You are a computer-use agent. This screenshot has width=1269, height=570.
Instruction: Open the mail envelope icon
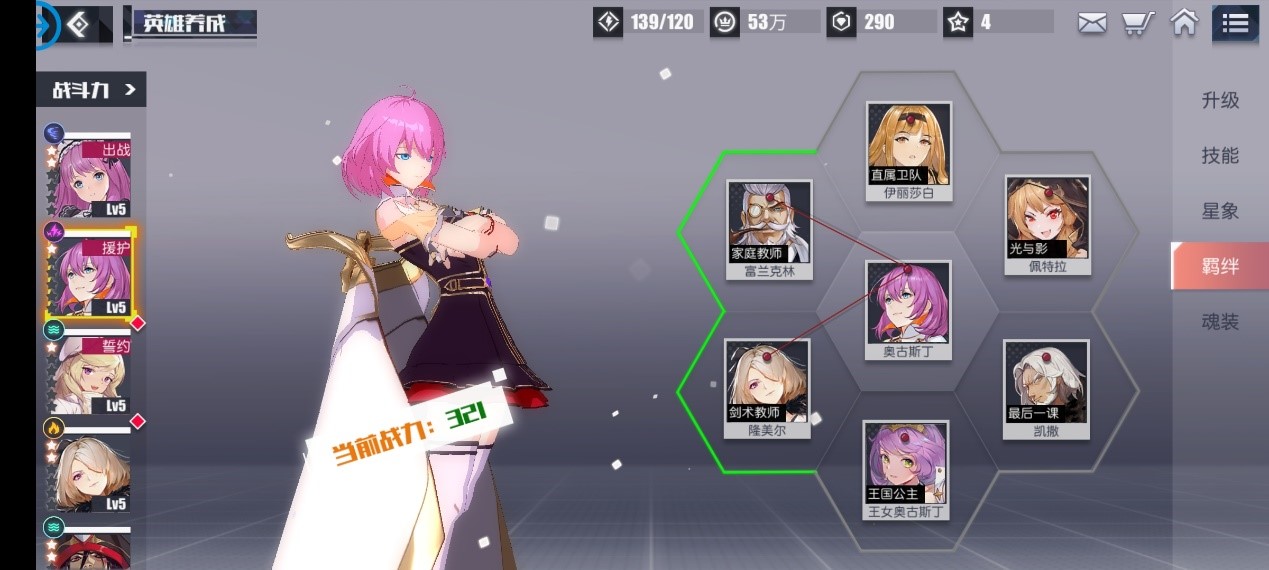pos(1092,23)
